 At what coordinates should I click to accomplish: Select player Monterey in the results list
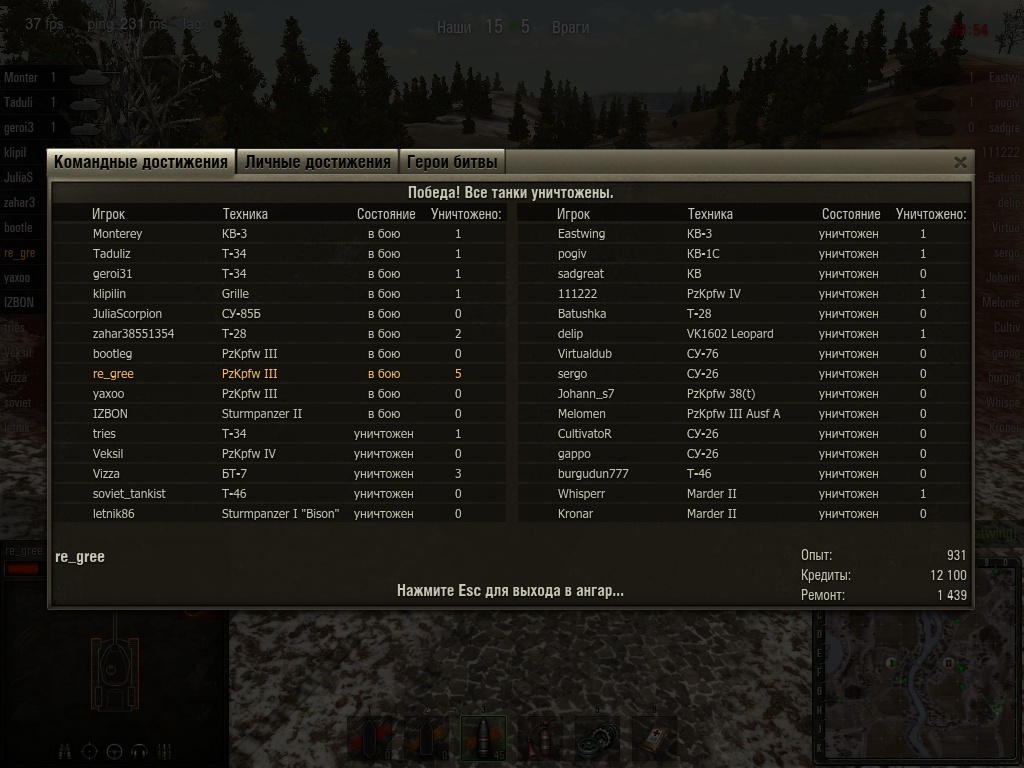[117, 234]
